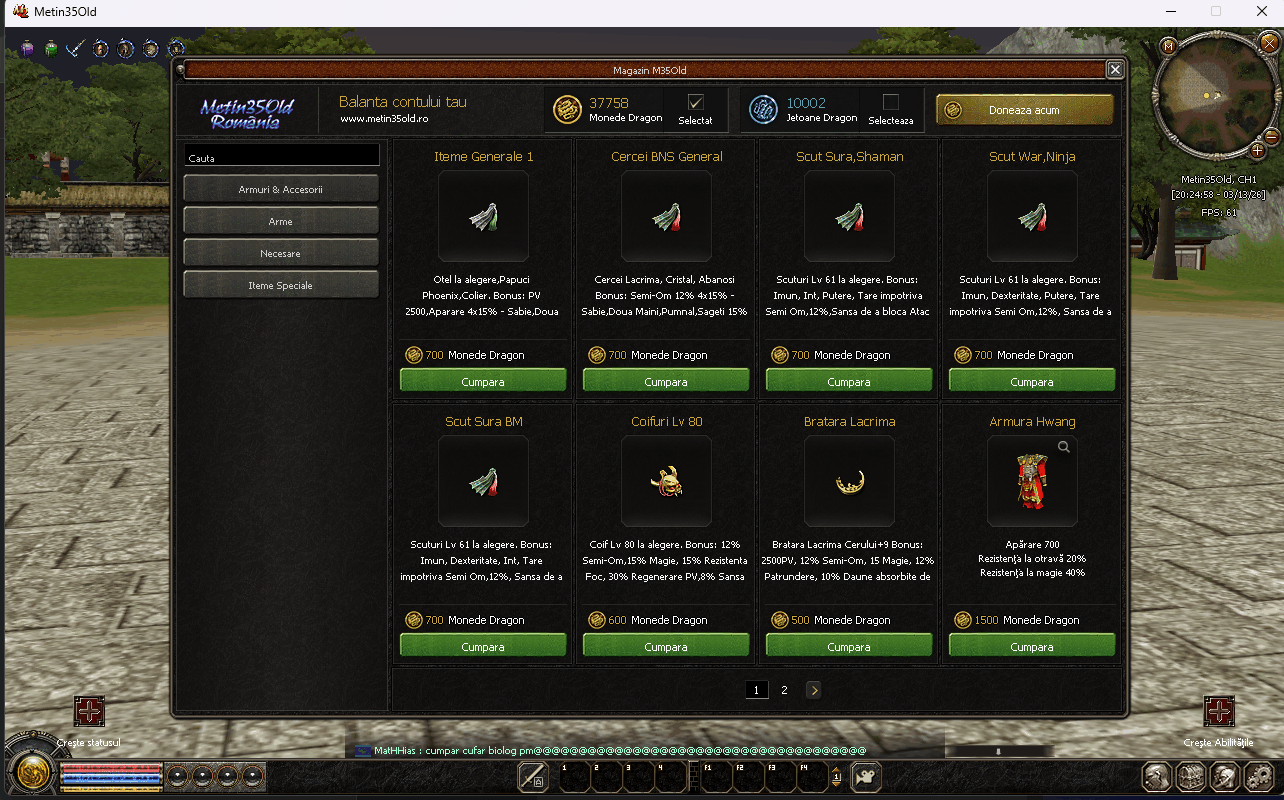Open the character window icon in bottom-right

[x=1156, y=777]
